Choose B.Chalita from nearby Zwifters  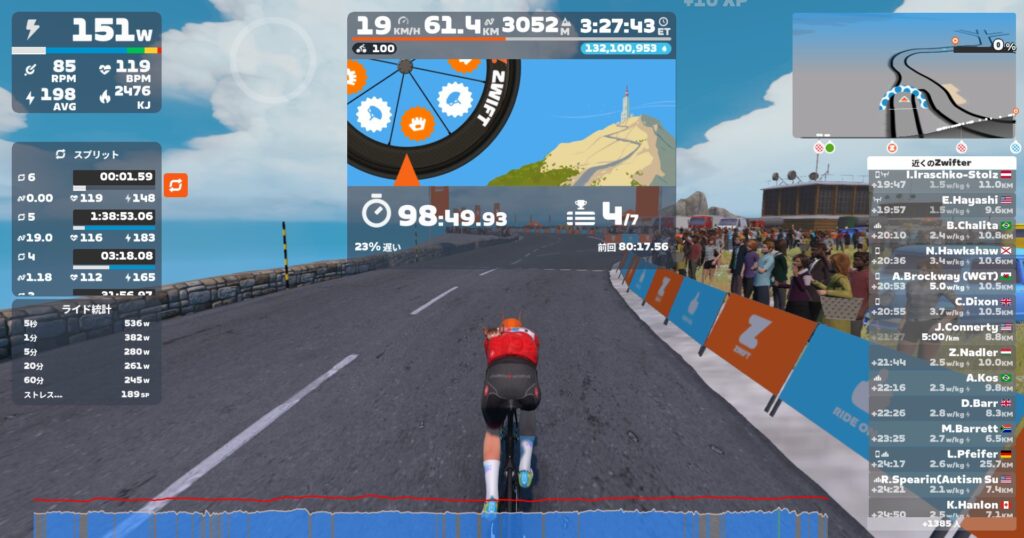click(x=941, y=230)
